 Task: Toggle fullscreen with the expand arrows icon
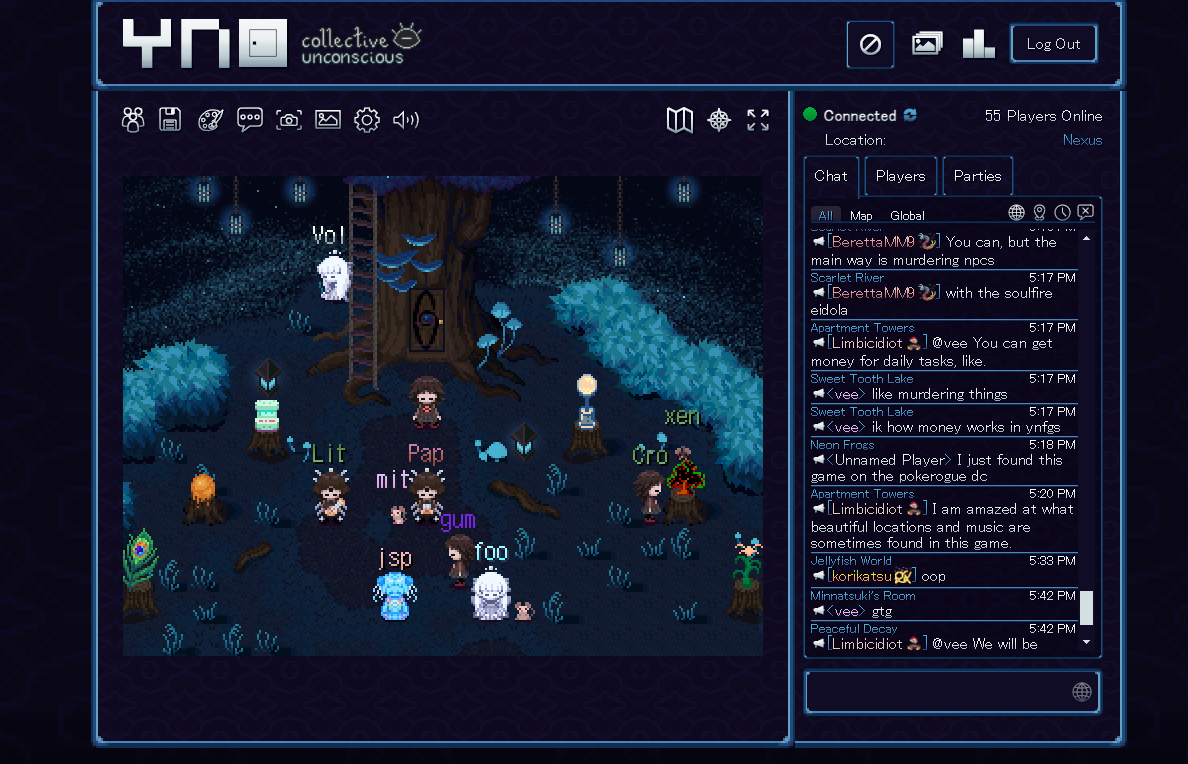(758, 120)
